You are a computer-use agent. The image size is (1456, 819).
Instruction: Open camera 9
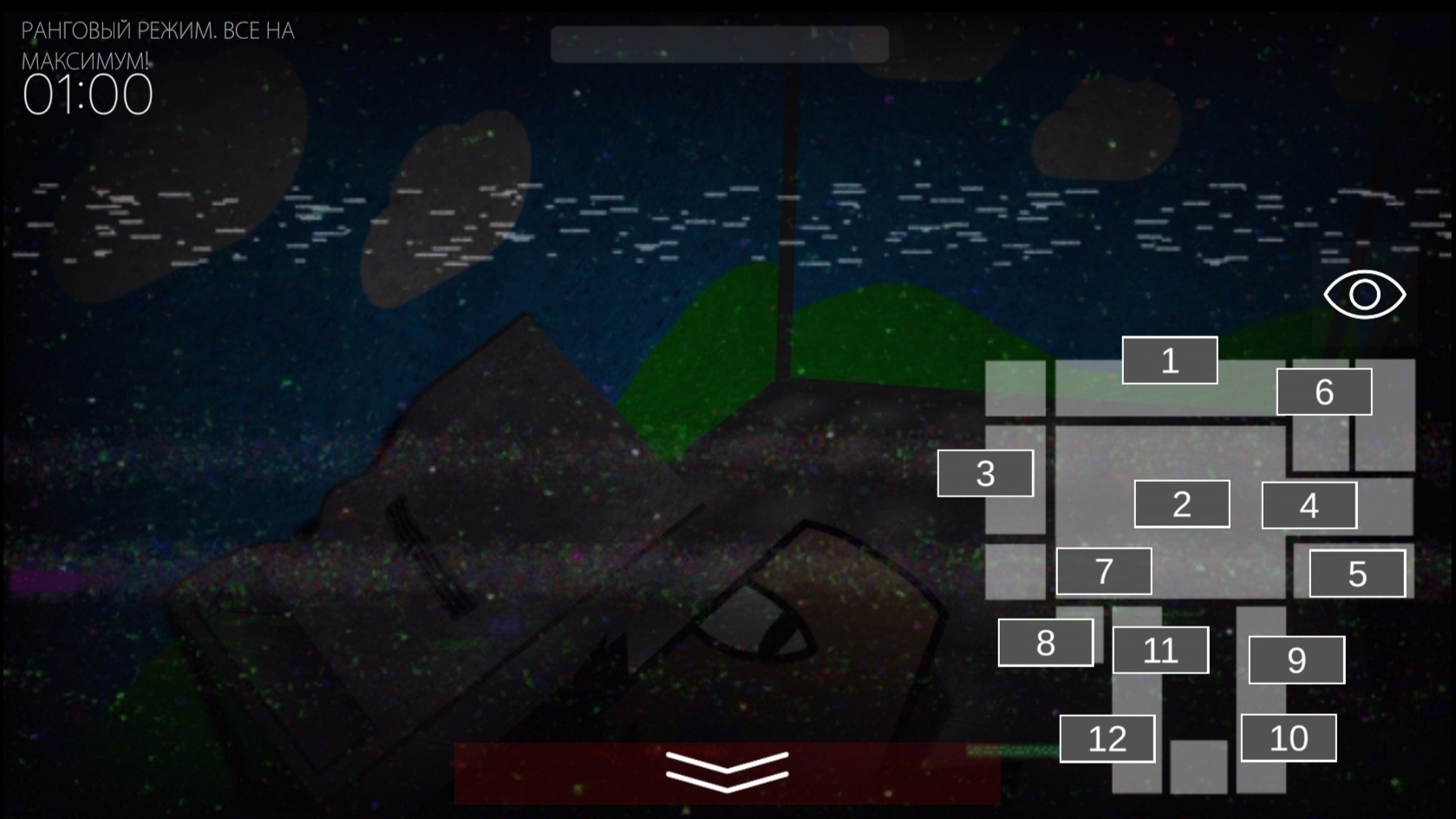pyautogui.click(x=1296, y=661)
